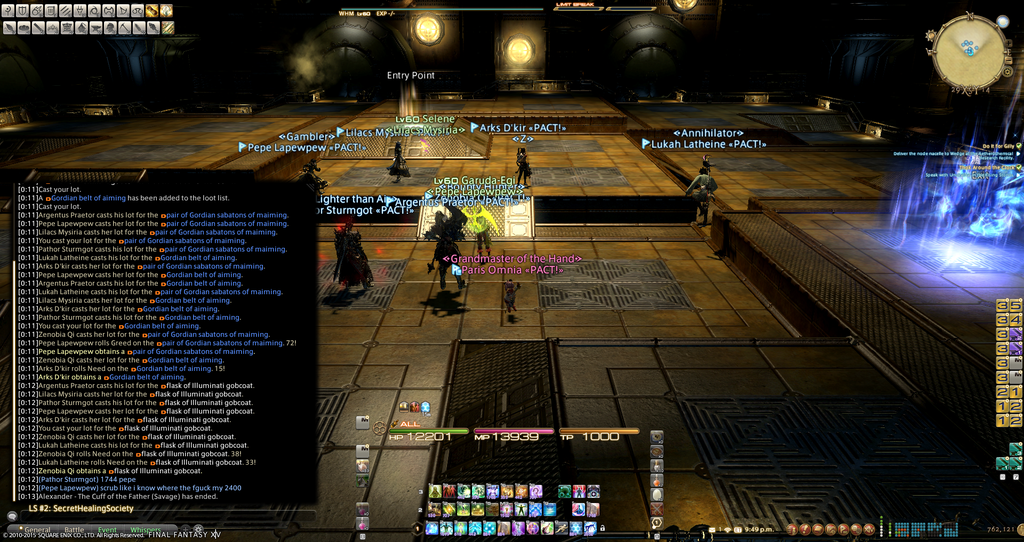The height and width of the screenshot is (542, 1024).
Task: Click the gold highlighted job icon
Action: 152,11
